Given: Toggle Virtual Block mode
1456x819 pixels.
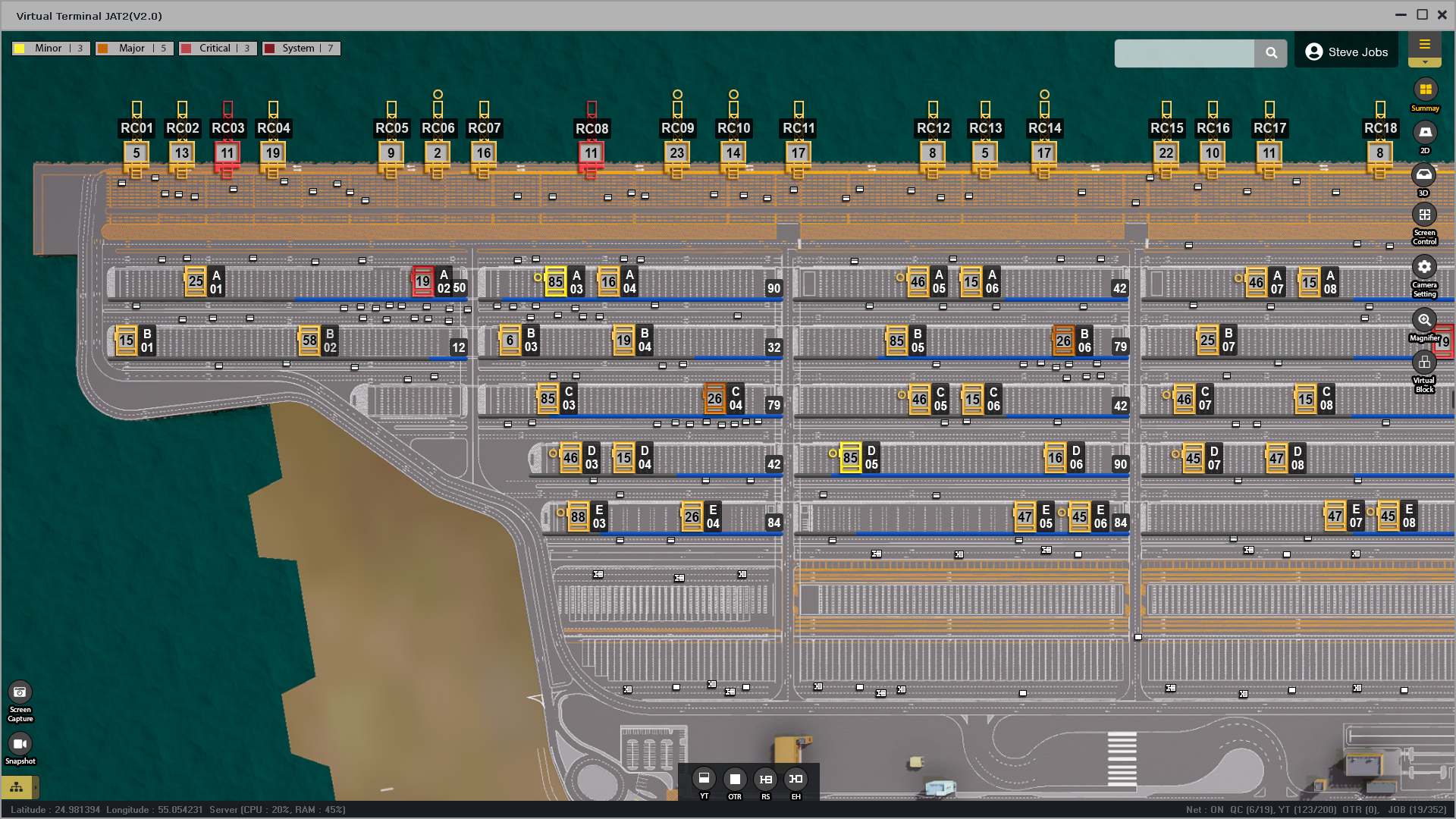Looking at the screenshot, I should [x=1424, y=363].
